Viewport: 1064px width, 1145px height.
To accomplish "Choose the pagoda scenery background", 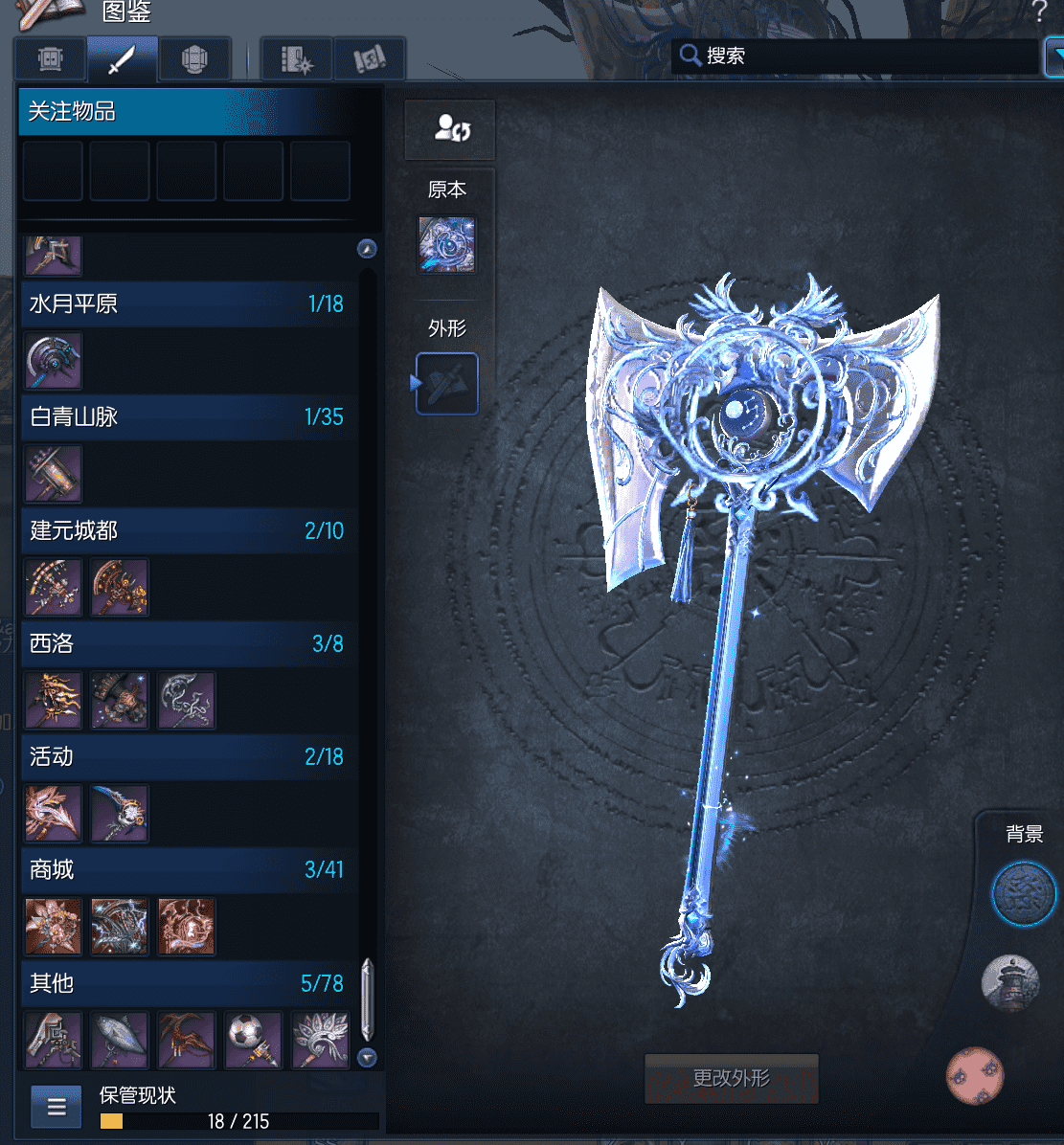I will [1010, 982].
